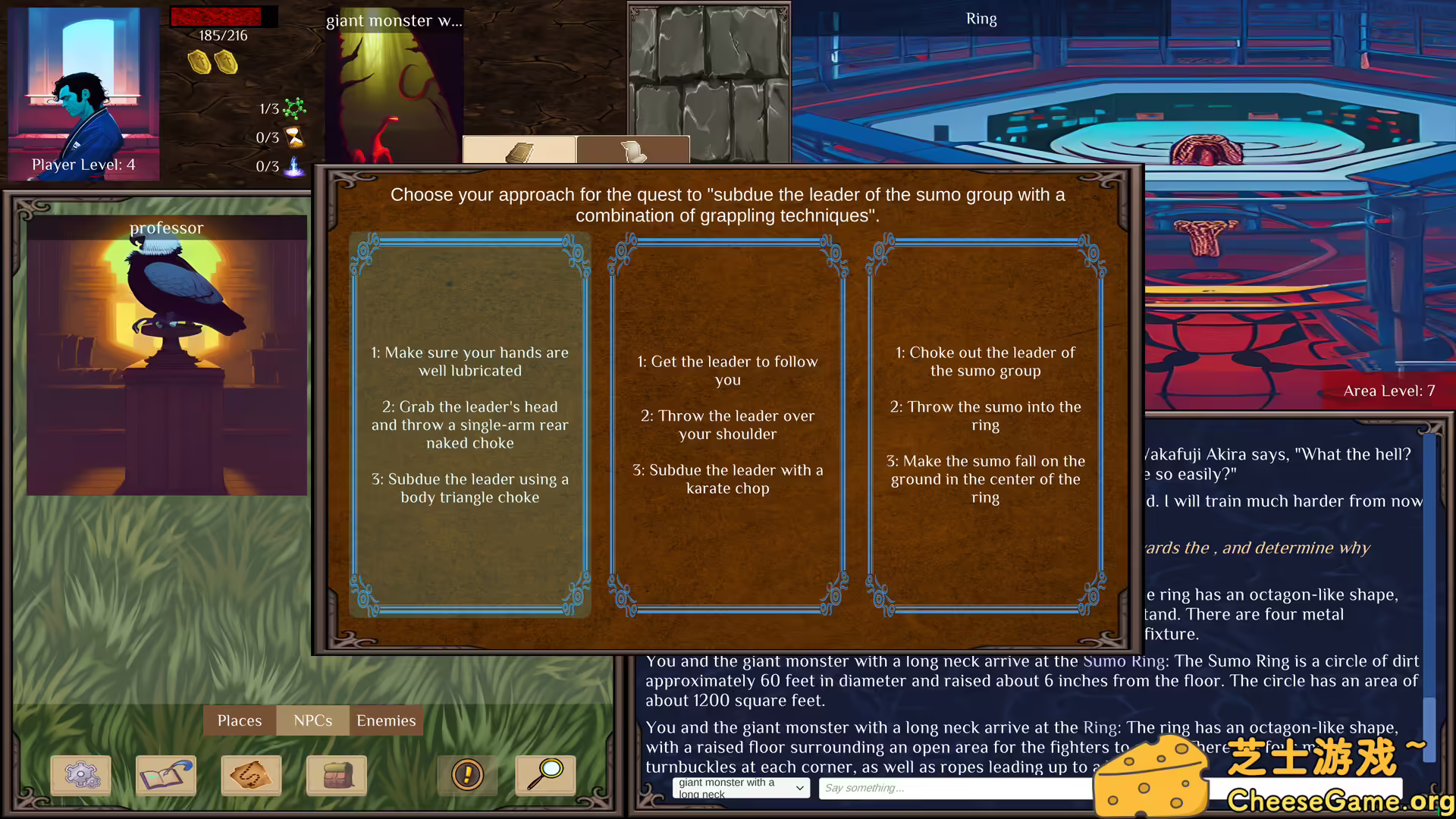
Task: Switch to the scroll tab
Action: click(633, 150)
